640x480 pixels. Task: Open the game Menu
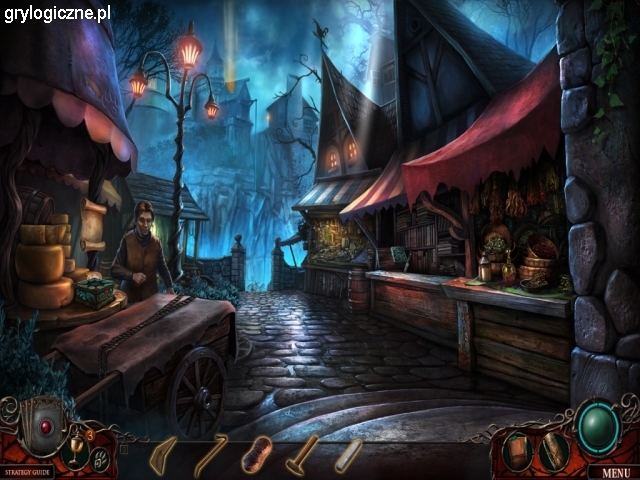pos(615,472)
